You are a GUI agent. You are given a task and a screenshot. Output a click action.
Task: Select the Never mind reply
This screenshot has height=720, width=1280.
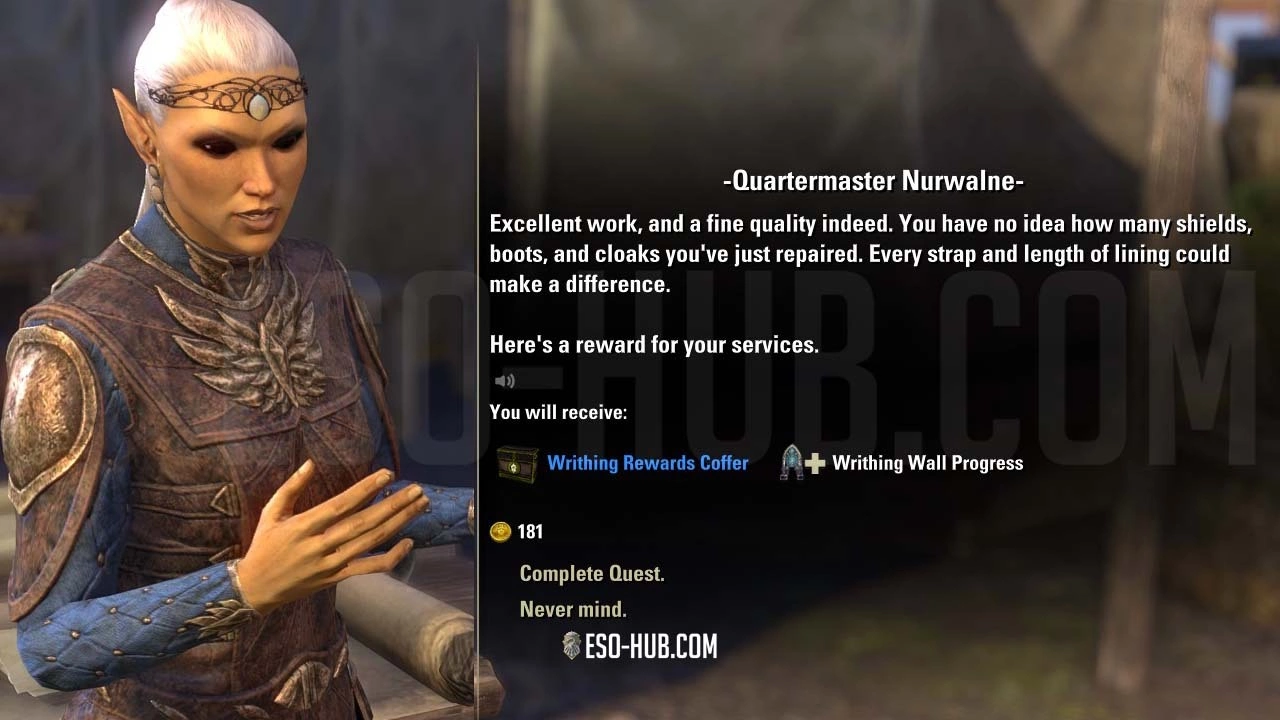[573, 609]
